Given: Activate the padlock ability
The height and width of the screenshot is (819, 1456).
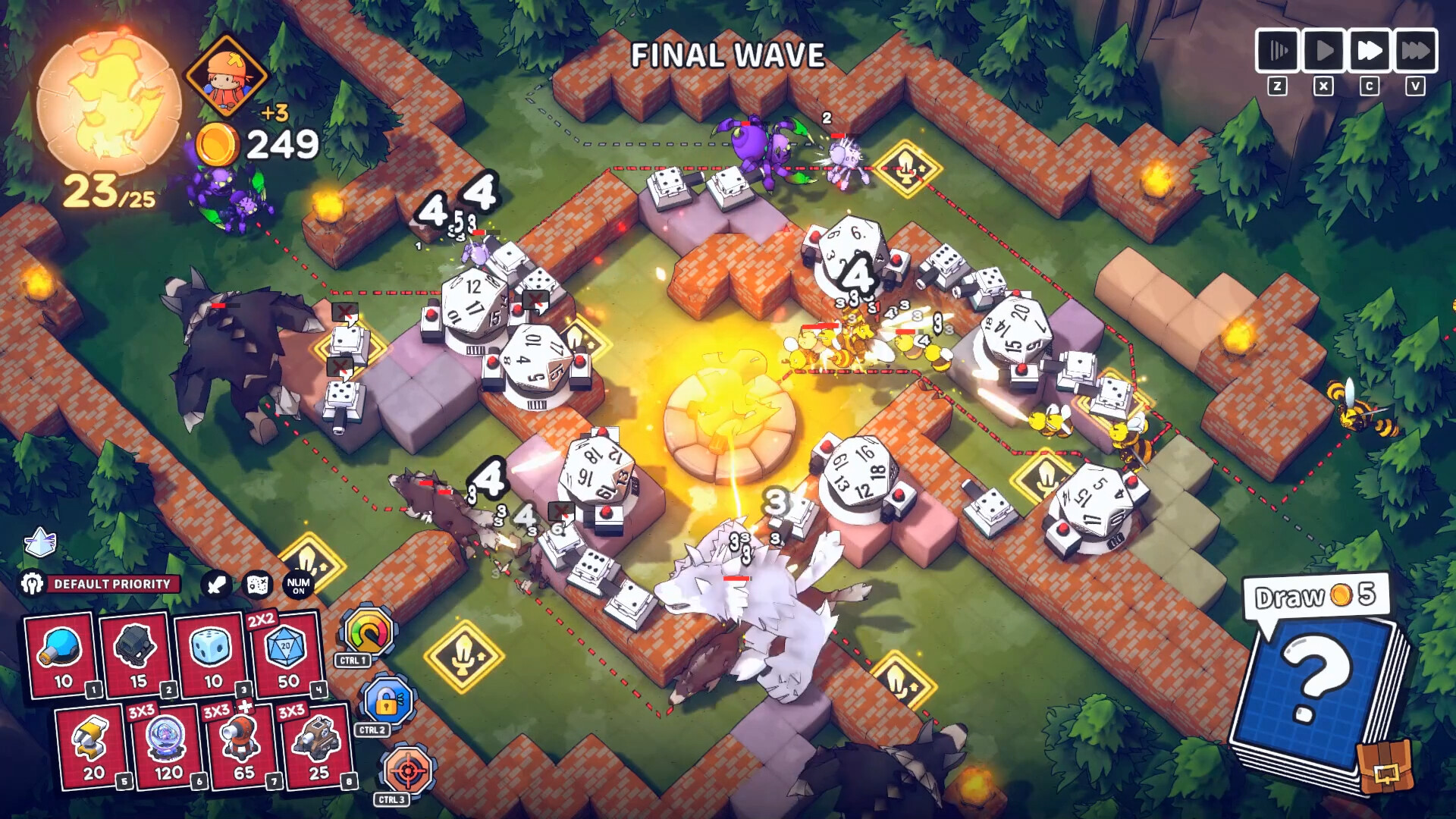Looking at the screenshot, I should tap(387, 701).
